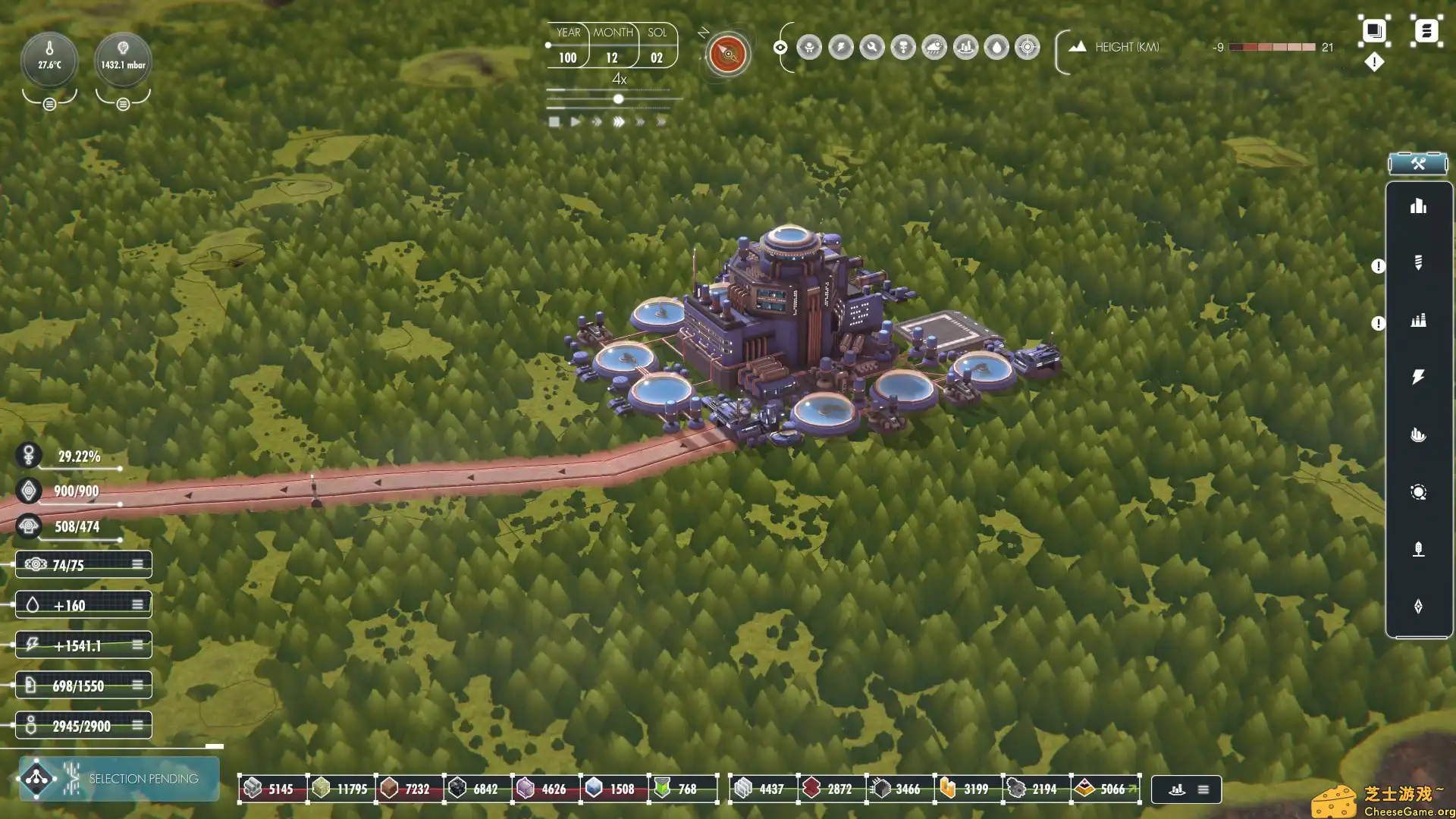1456x819 pixels.
Task: Open the population 2945/2900 details
Action: (x=137, y=726)
